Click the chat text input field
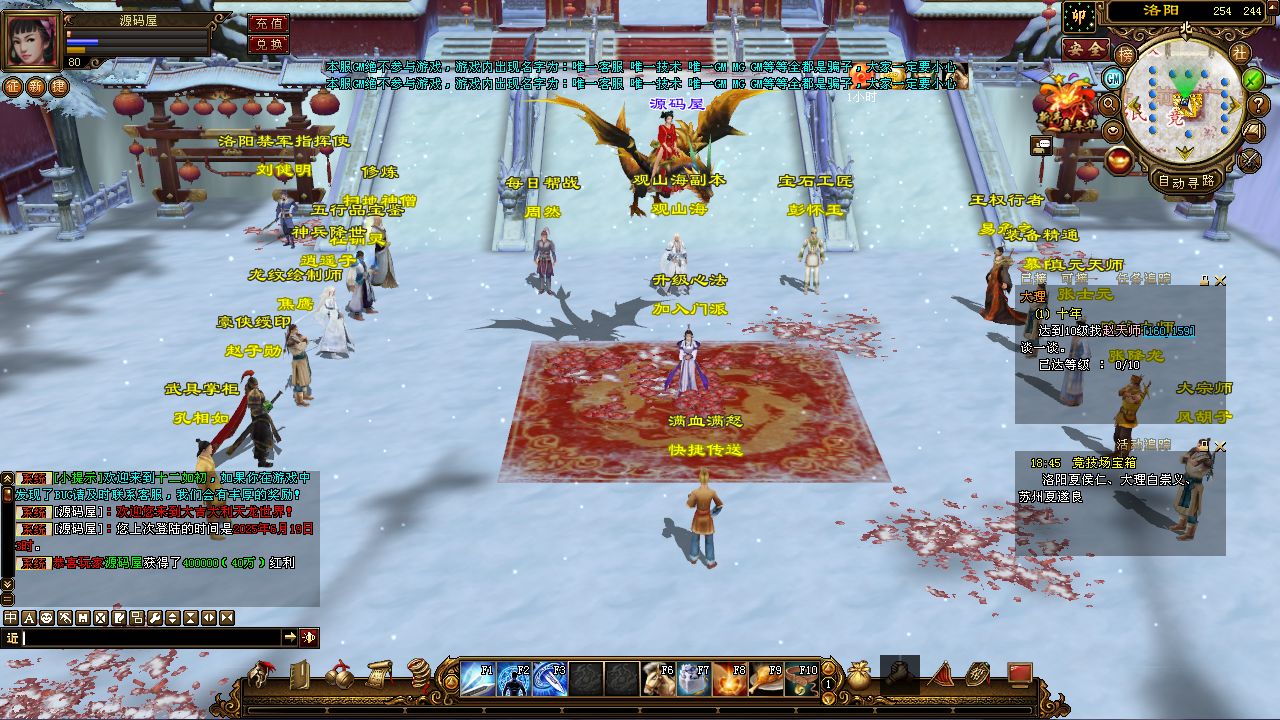The image size is (1280, 720). (150, 638)
